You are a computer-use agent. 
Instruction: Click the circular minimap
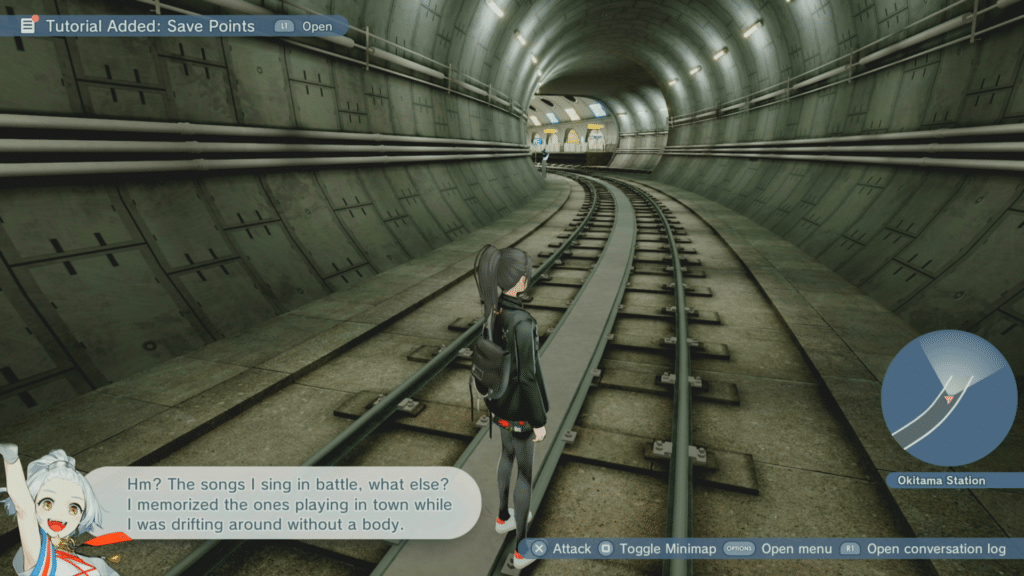pos(948,397)
